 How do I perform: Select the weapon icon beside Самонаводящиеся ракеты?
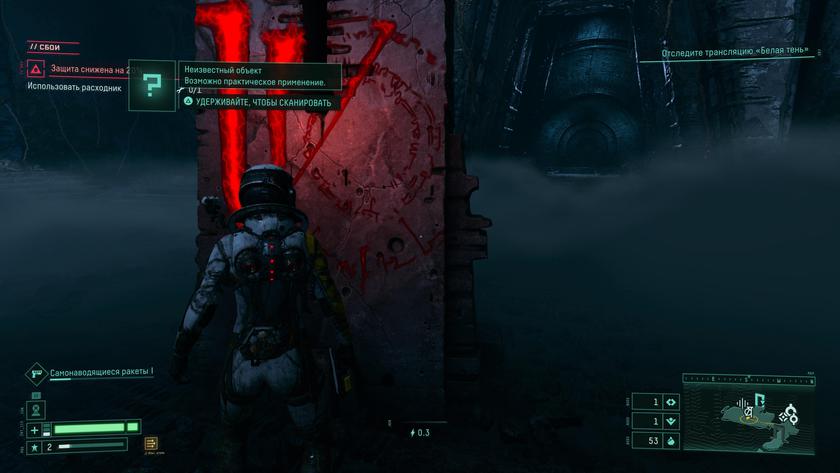[36, 373]
